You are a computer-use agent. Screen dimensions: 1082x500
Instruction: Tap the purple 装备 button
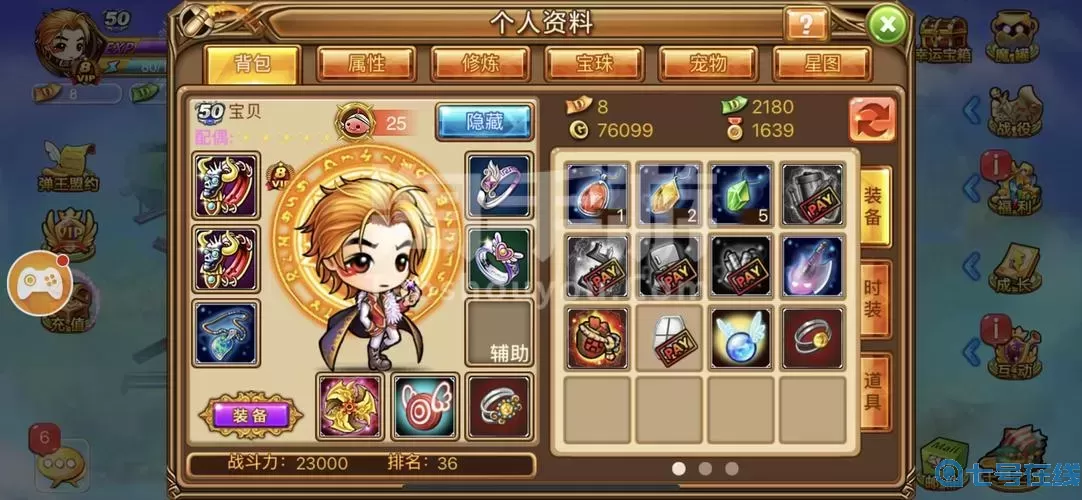tap(247, 415)
